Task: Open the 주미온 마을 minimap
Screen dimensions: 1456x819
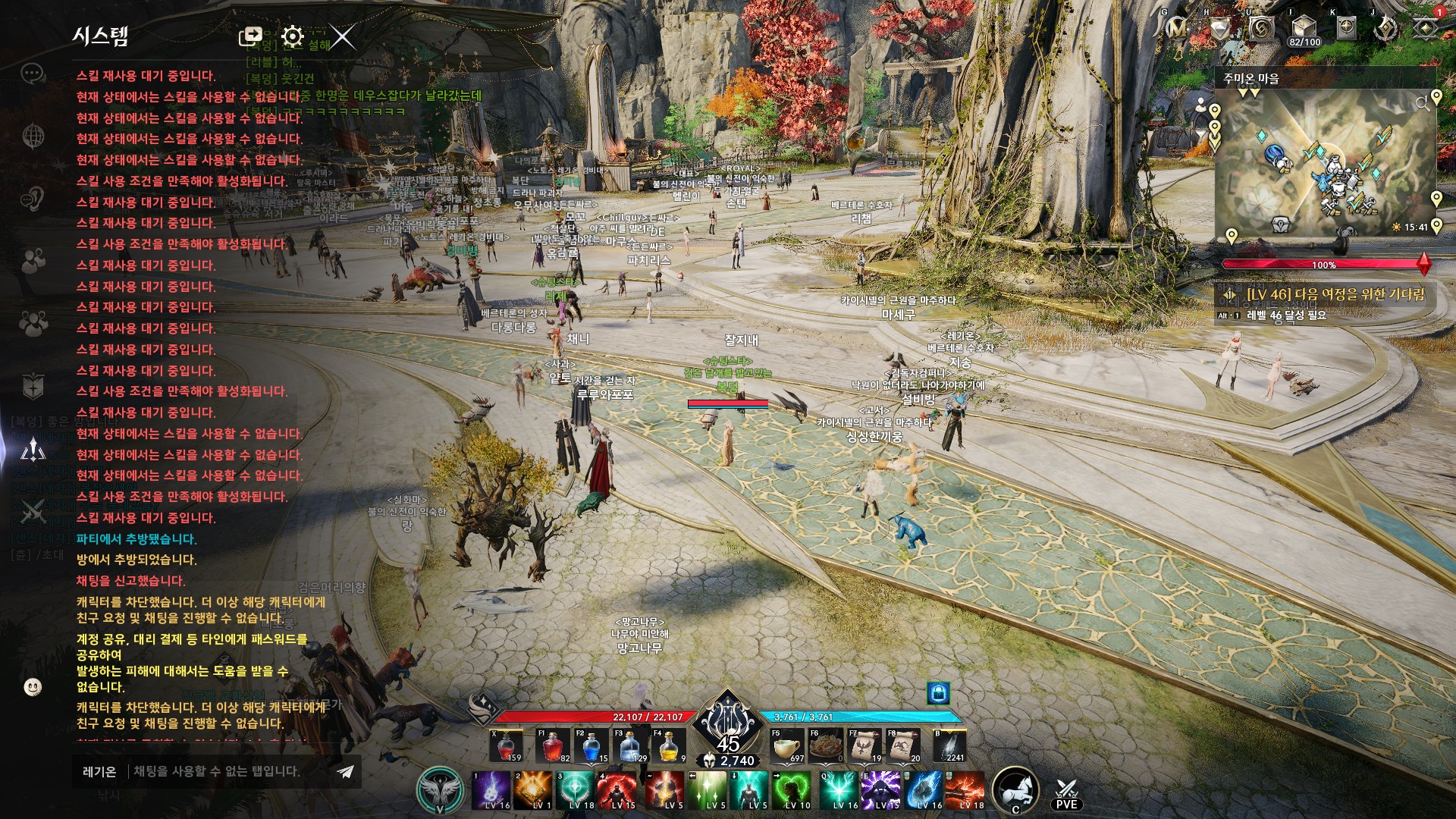Action: coord(1323,163)
